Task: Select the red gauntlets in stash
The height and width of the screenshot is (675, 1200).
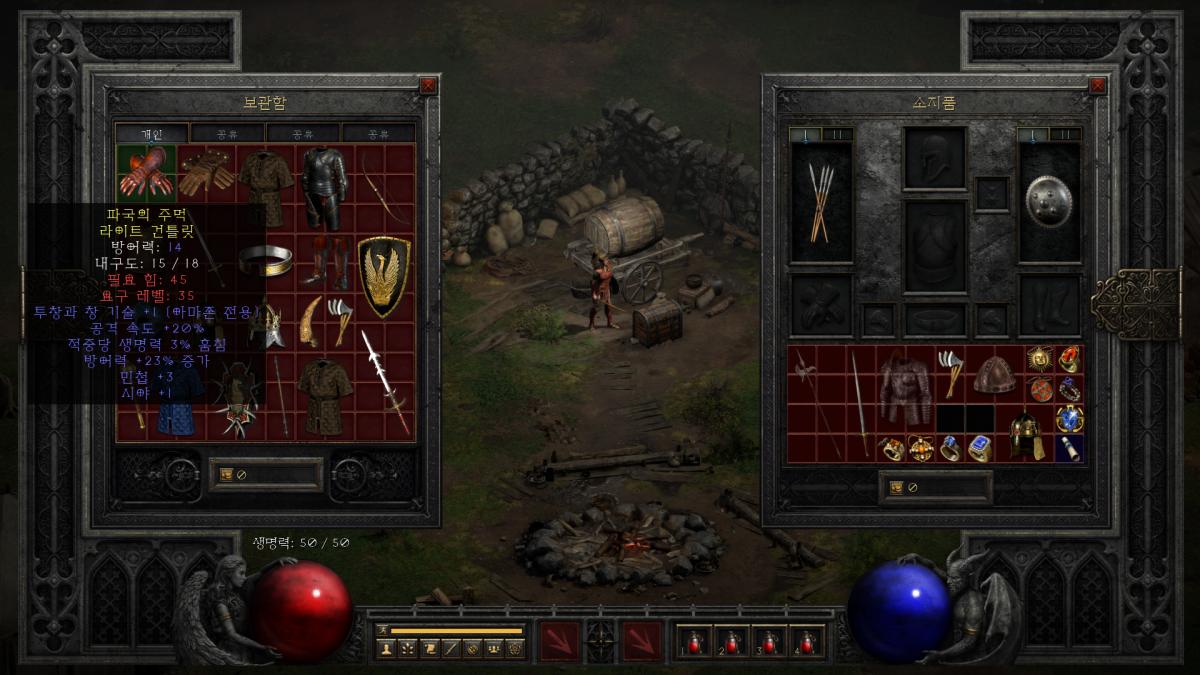Action: click(x=146, y=172)
